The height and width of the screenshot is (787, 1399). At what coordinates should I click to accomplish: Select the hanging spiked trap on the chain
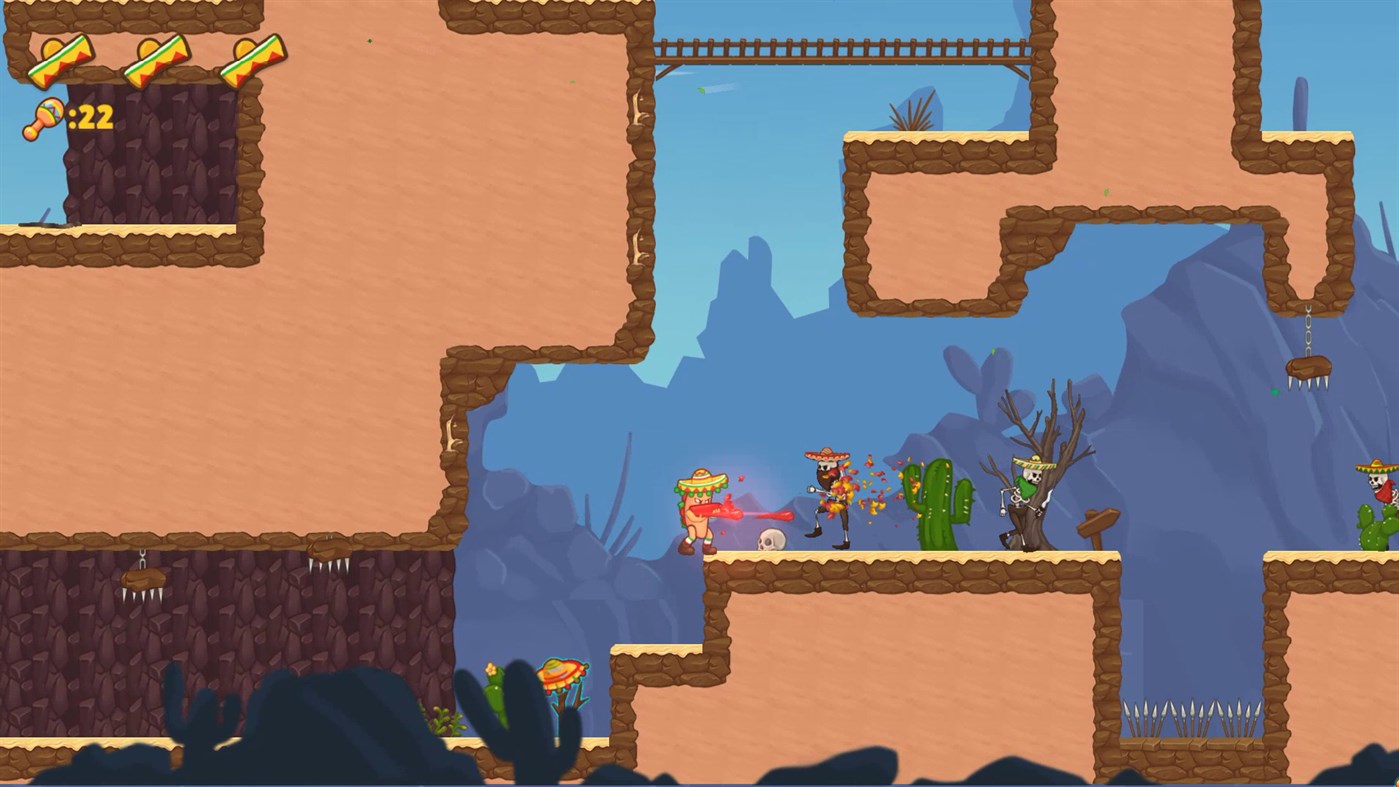[1310, 365]
